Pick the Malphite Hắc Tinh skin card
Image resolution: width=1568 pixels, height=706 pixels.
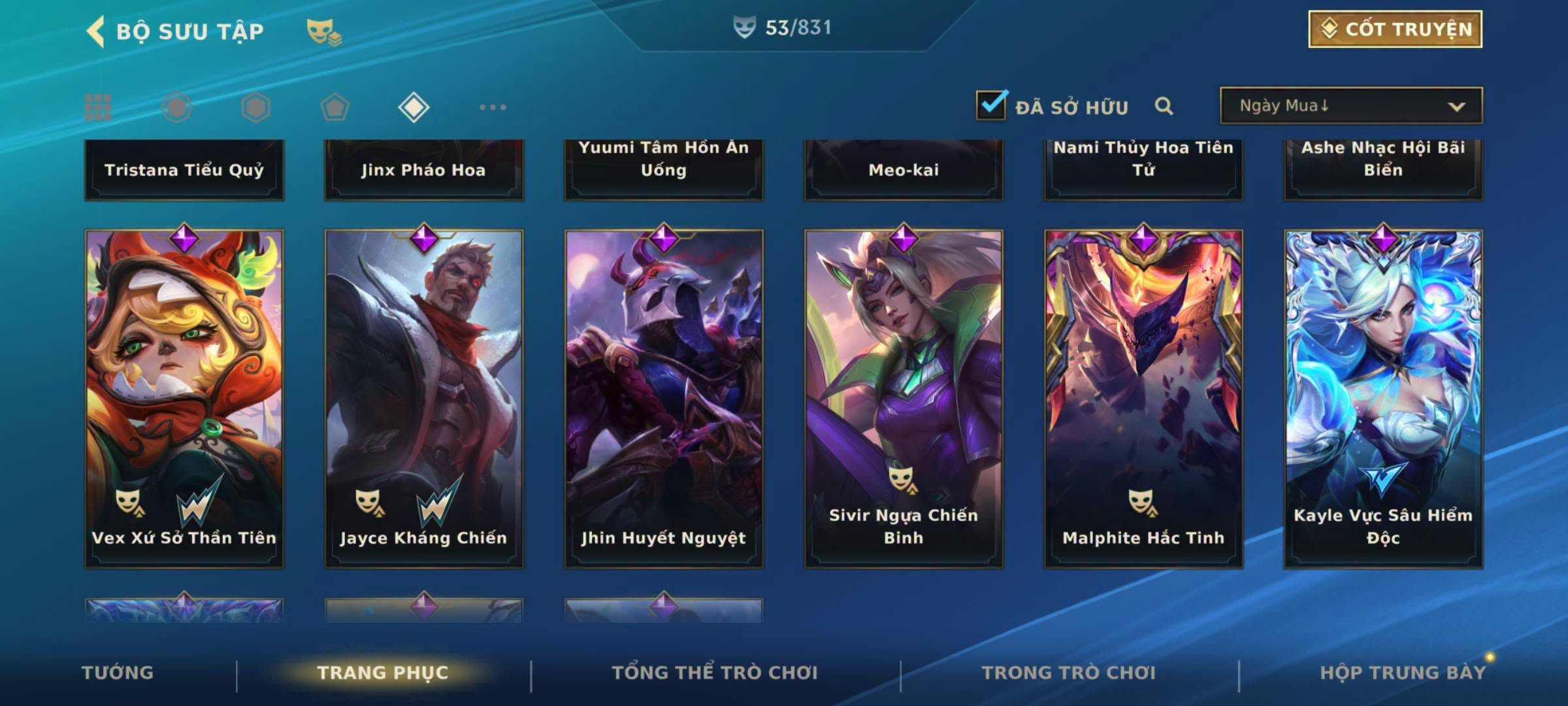point(1143,399)
